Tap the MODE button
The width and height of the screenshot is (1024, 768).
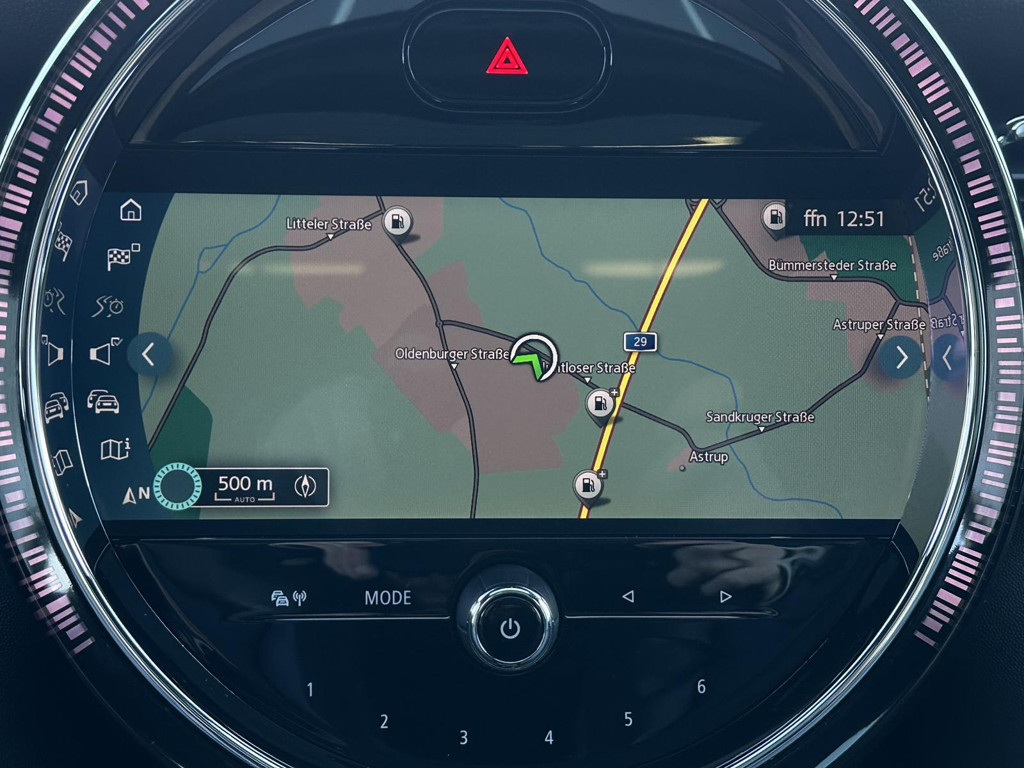pos(387,598)
